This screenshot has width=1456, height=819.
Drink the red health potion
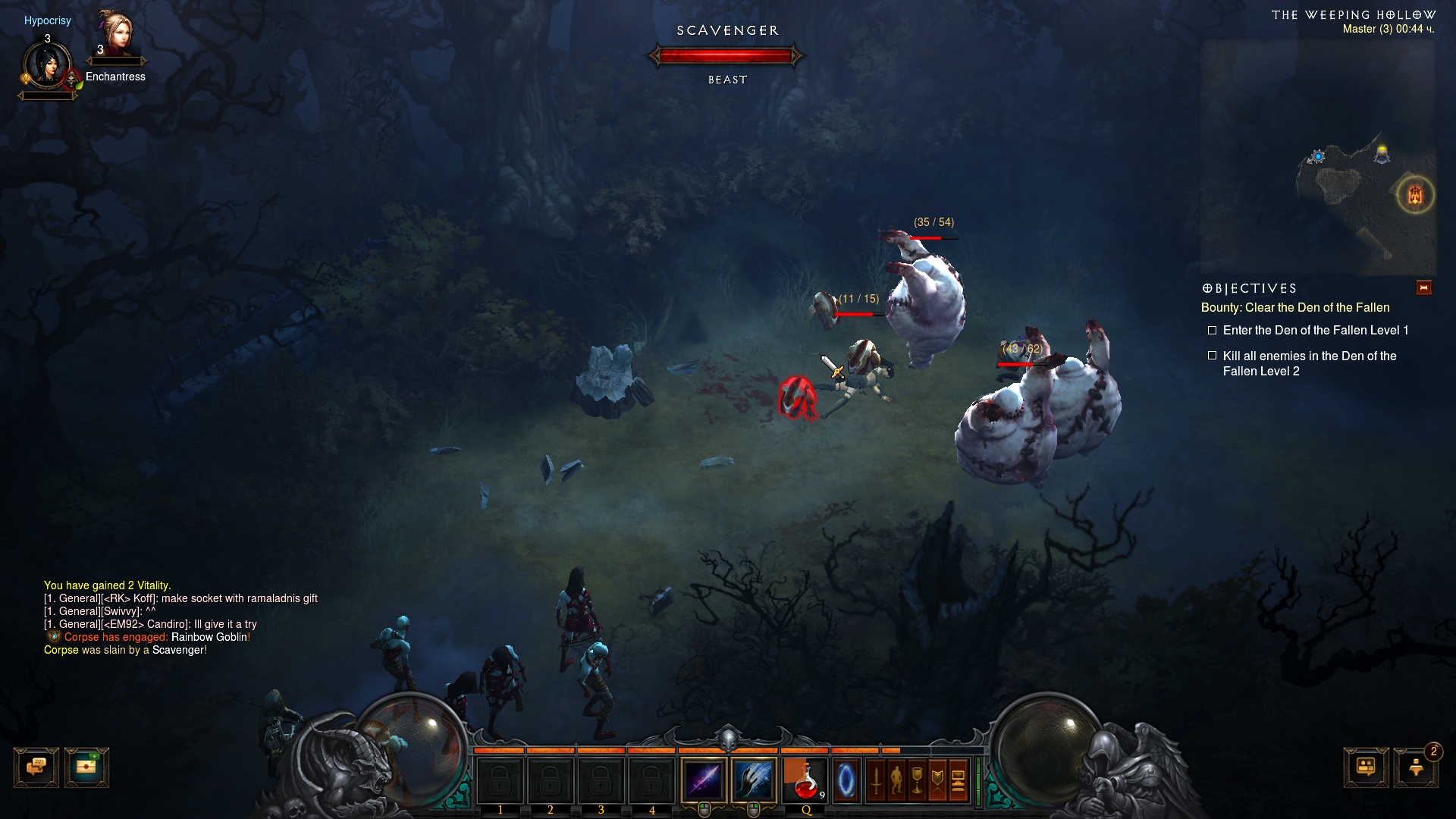(805, 780)
